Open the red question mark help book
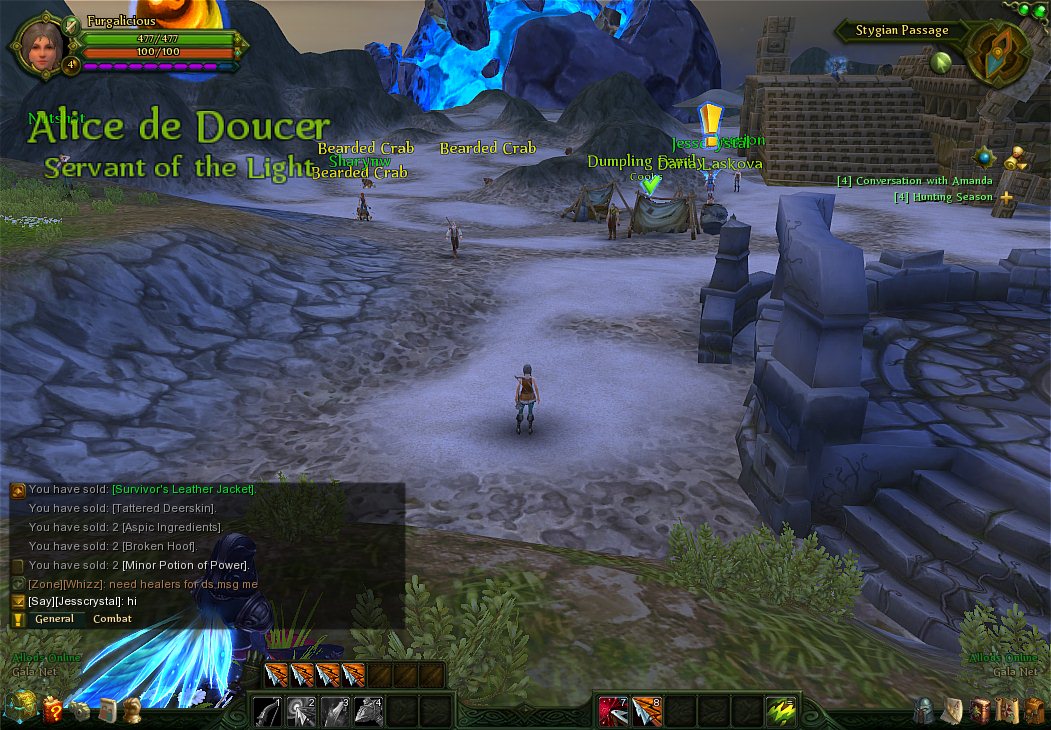The image size is (1051, 730). (52, 711)
